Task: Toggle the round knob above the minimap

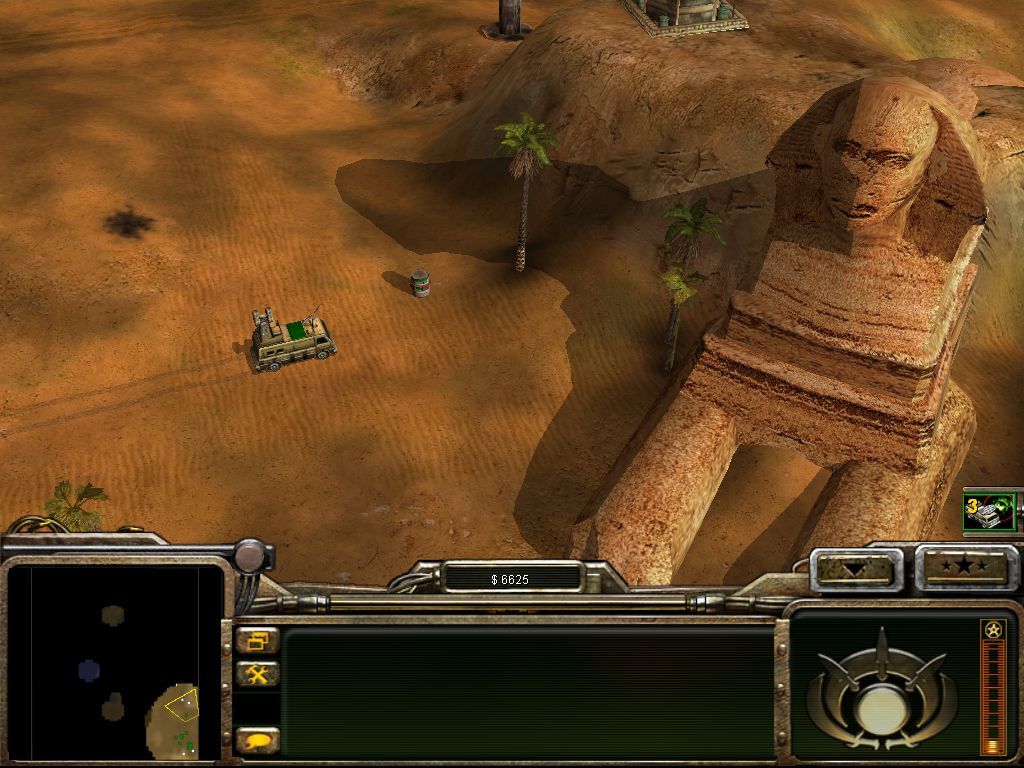Action: 251,554
